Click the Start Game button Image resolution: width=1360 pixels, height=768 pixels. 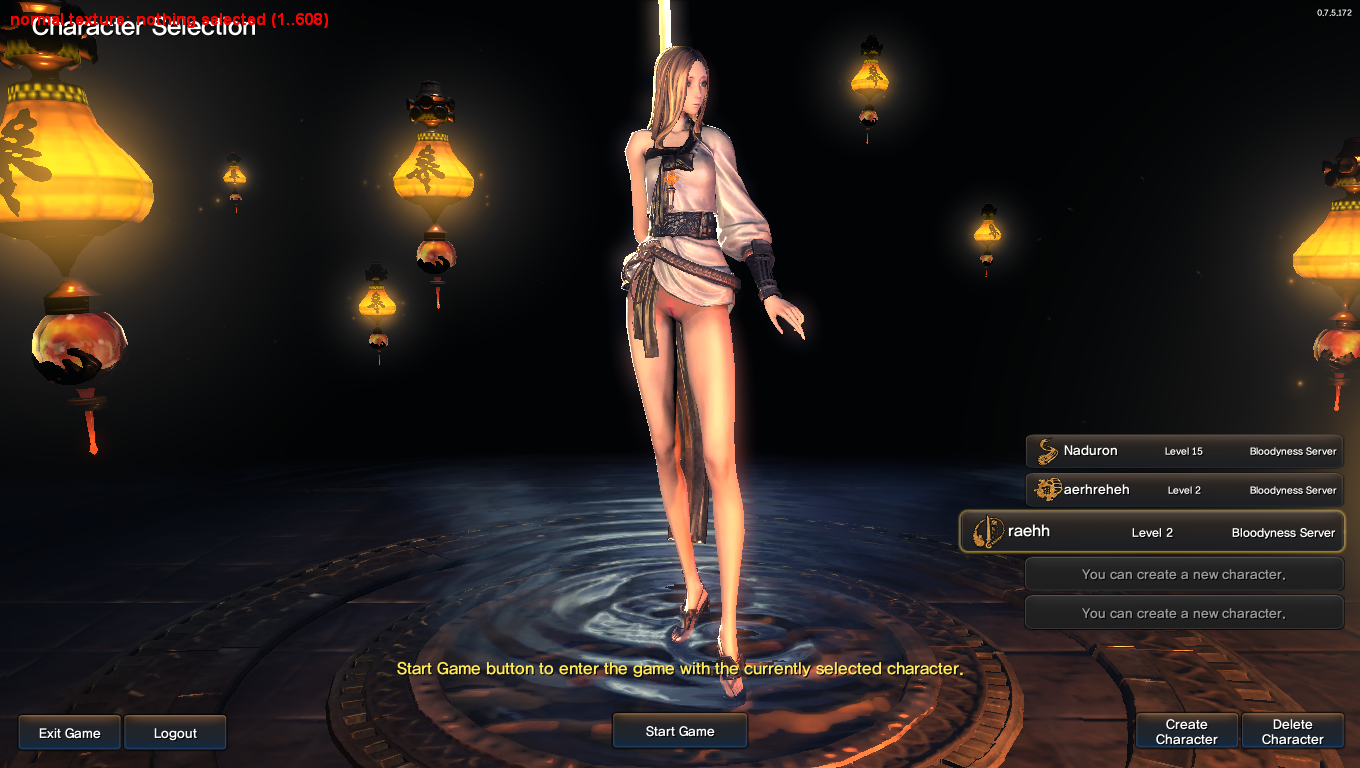click(x=680, y=731)
